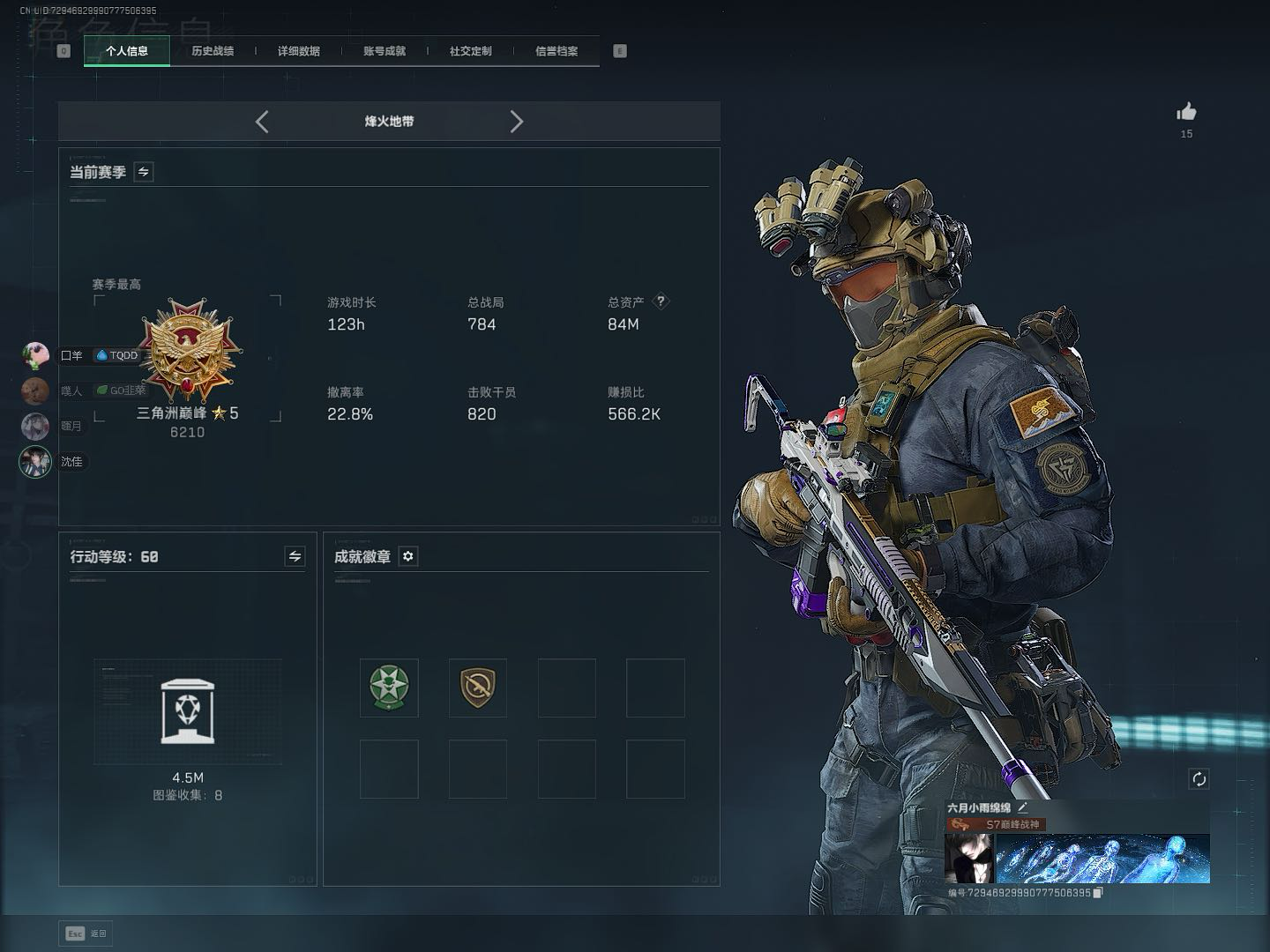
Task: Click the 返回 back button
Action: (86, 933)
